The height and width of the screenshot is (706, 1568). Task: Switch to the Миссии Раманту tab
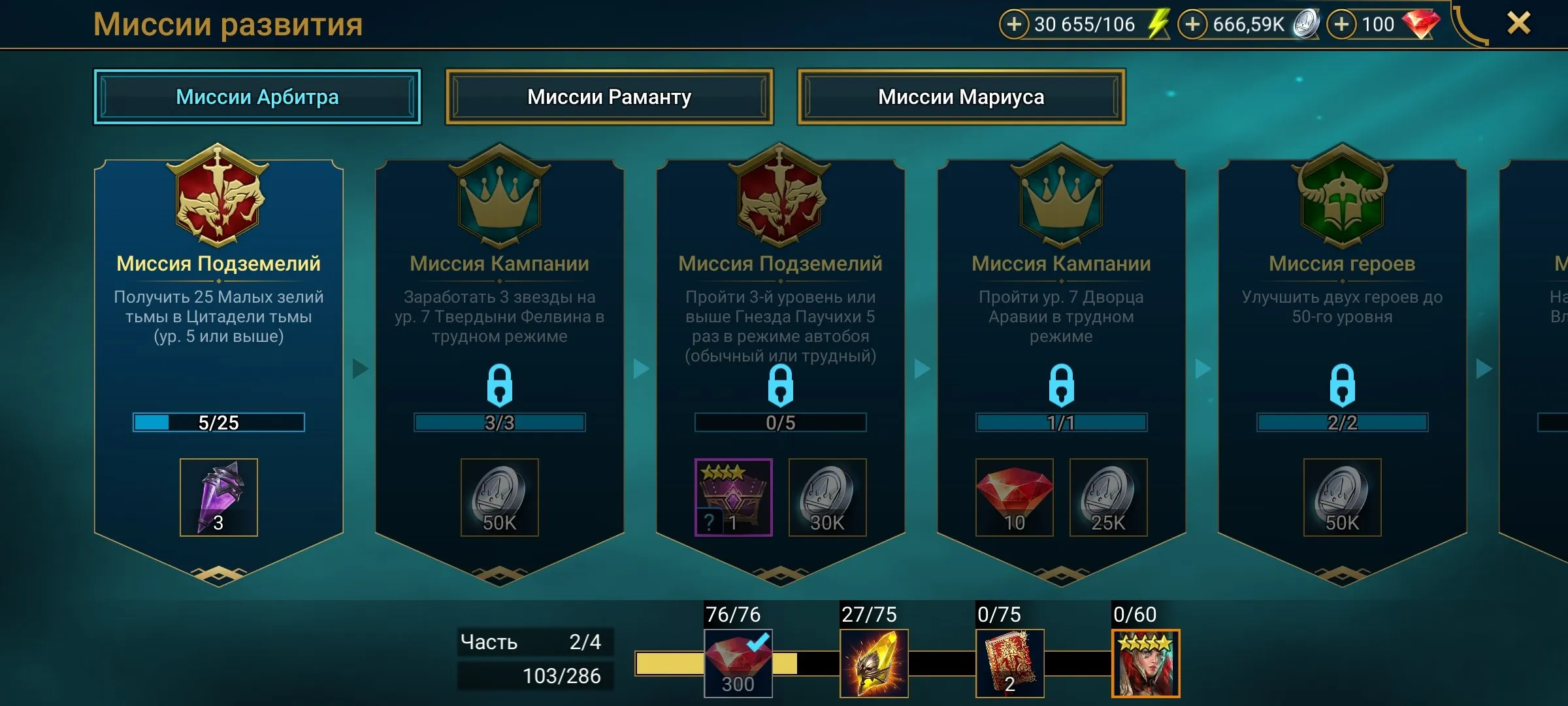[x=609, y=96]
